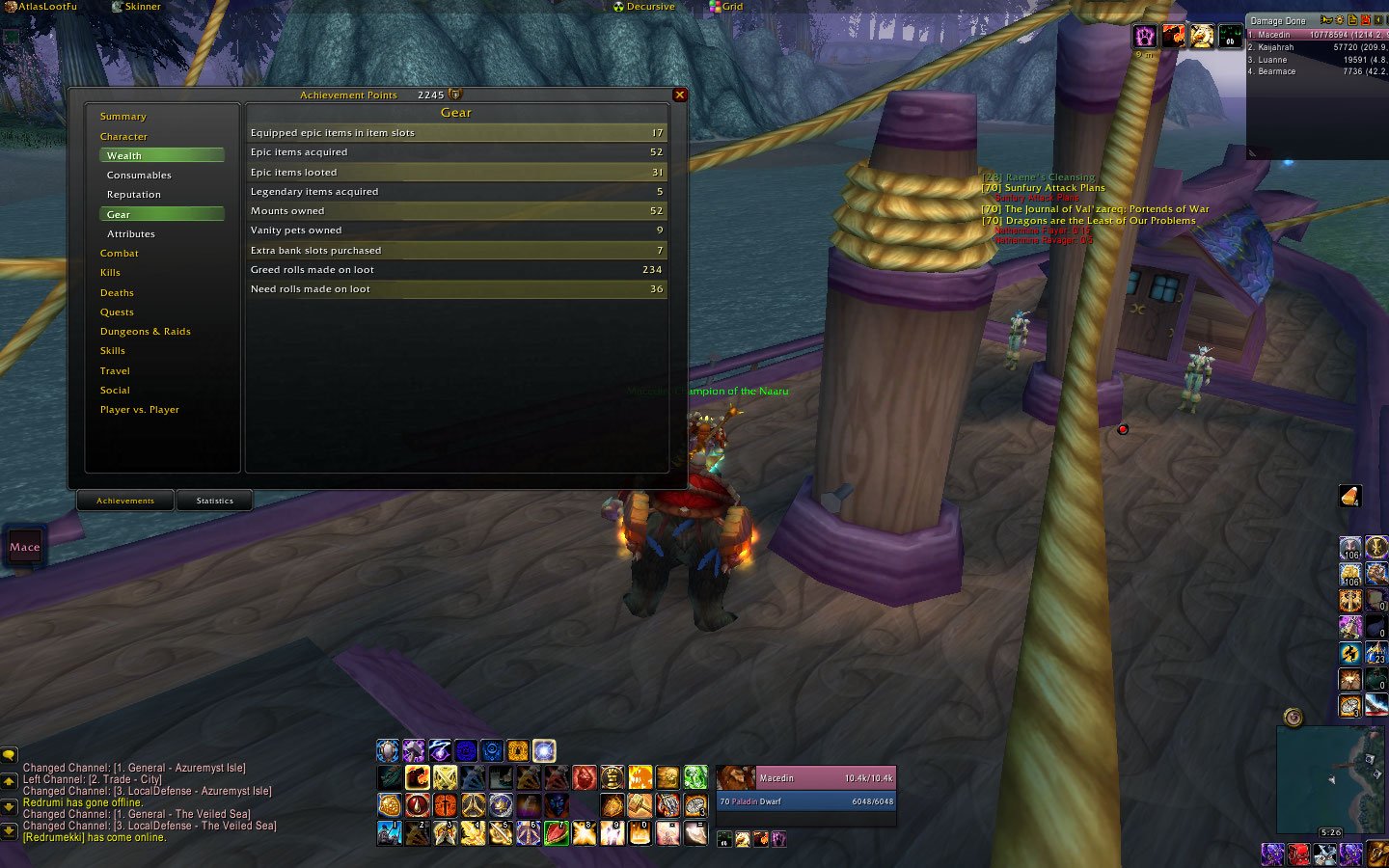The image size is (1389, 868).
Task: Select the Mounts owned statistic row
Action: pyautogui.click(x=456, y=211)
